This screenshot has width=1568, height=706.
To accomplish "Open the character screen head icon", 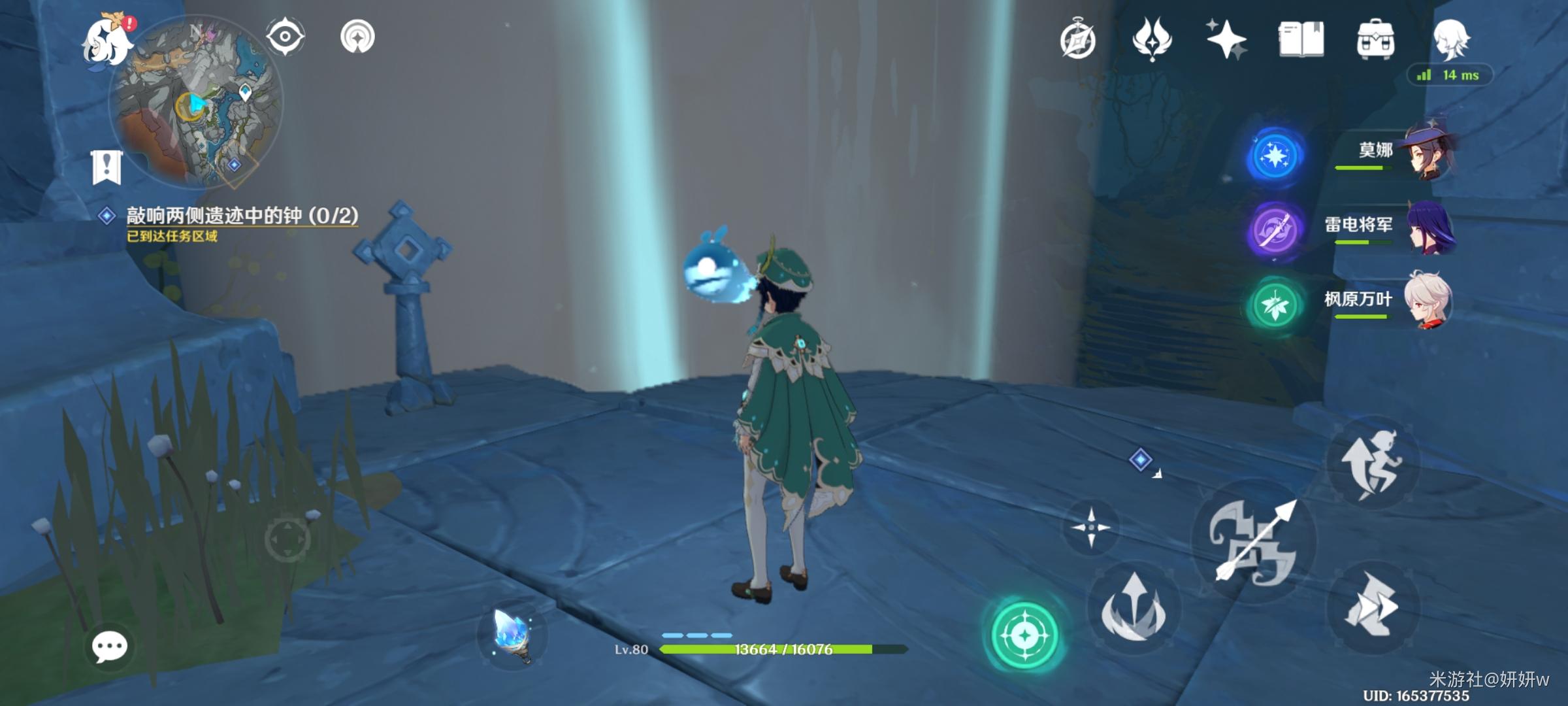I will pyautogui.click(x=1450, y=39).
